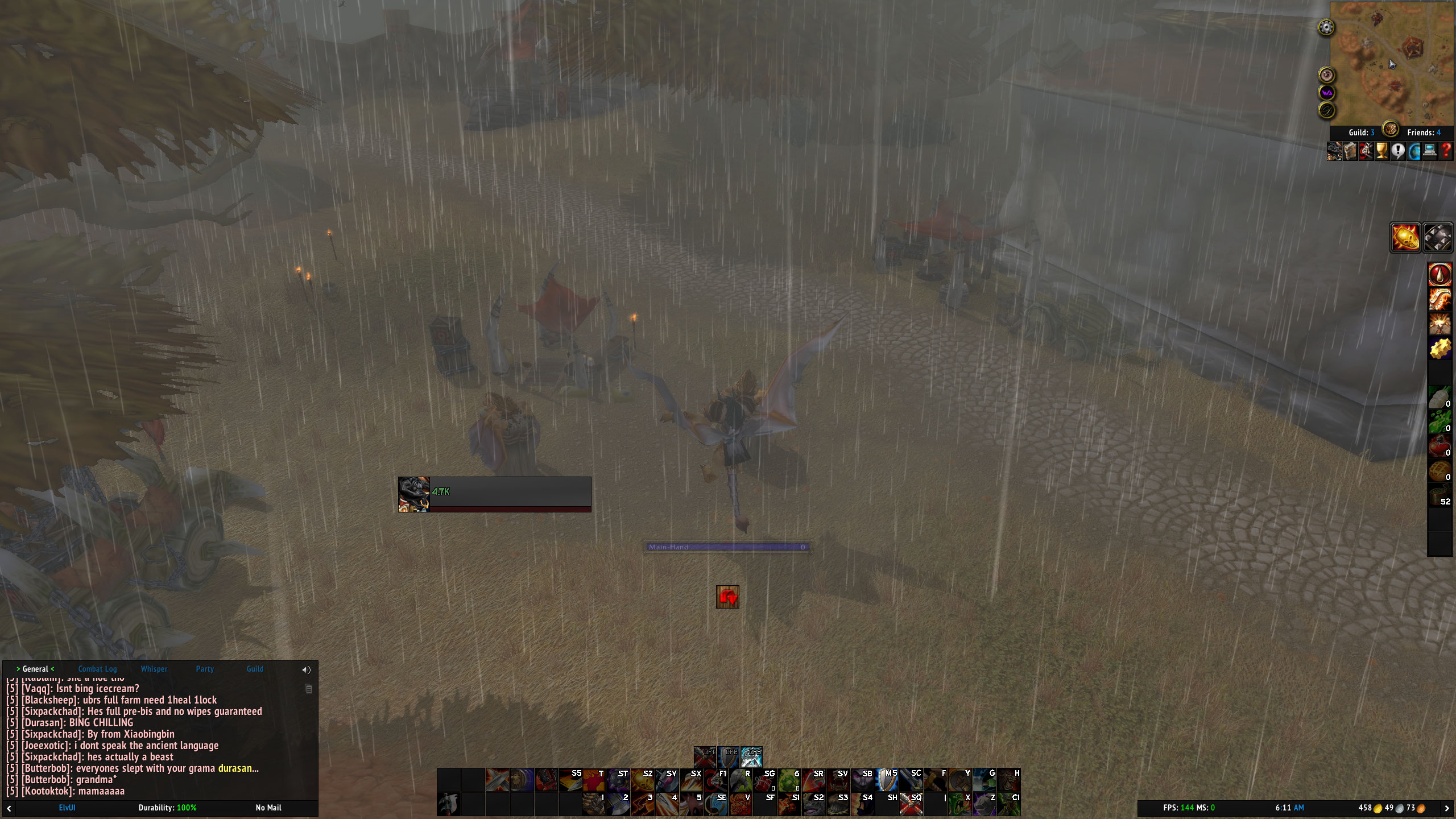Open the Main Menu computer icon
Image resolution: width=1456 pixels, height=819 pixels.
point(1429,151)
